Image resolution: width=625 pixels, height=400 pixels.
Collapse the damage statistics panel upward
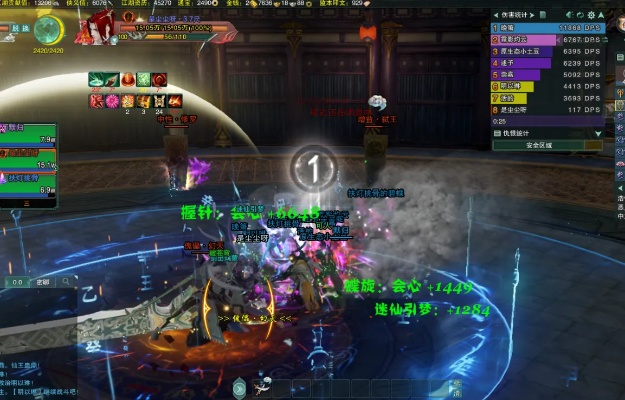coord(599,17)
